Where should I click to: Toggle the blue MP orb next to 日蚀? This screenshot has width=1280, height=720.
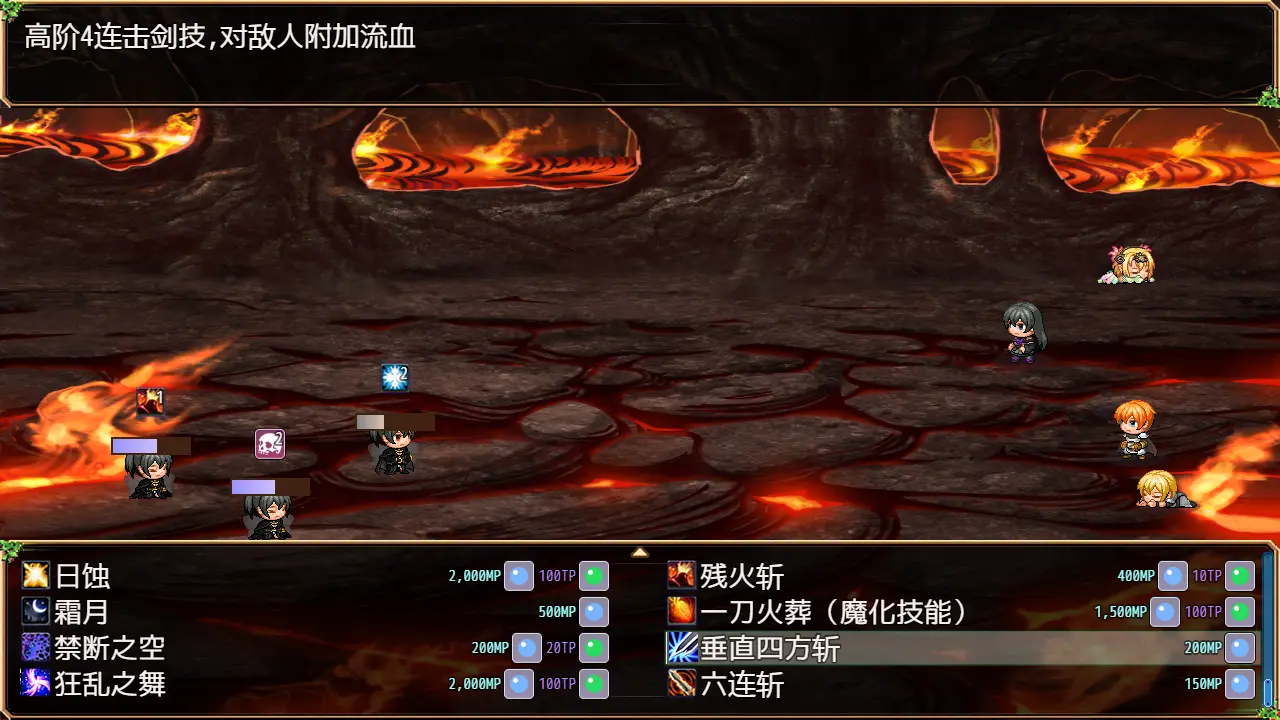(518, 575)
